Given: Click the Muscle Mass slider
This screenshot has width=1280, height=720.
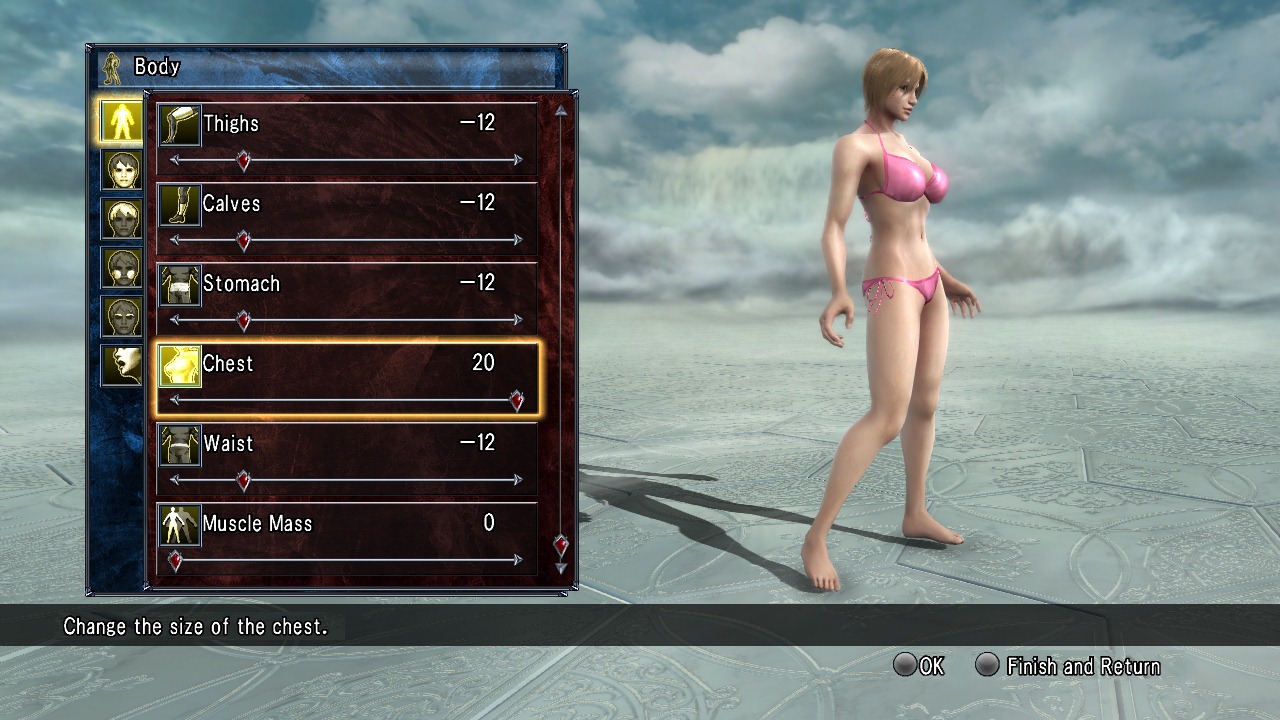Looking at the screenshot, I should click(x=175, y=560).
